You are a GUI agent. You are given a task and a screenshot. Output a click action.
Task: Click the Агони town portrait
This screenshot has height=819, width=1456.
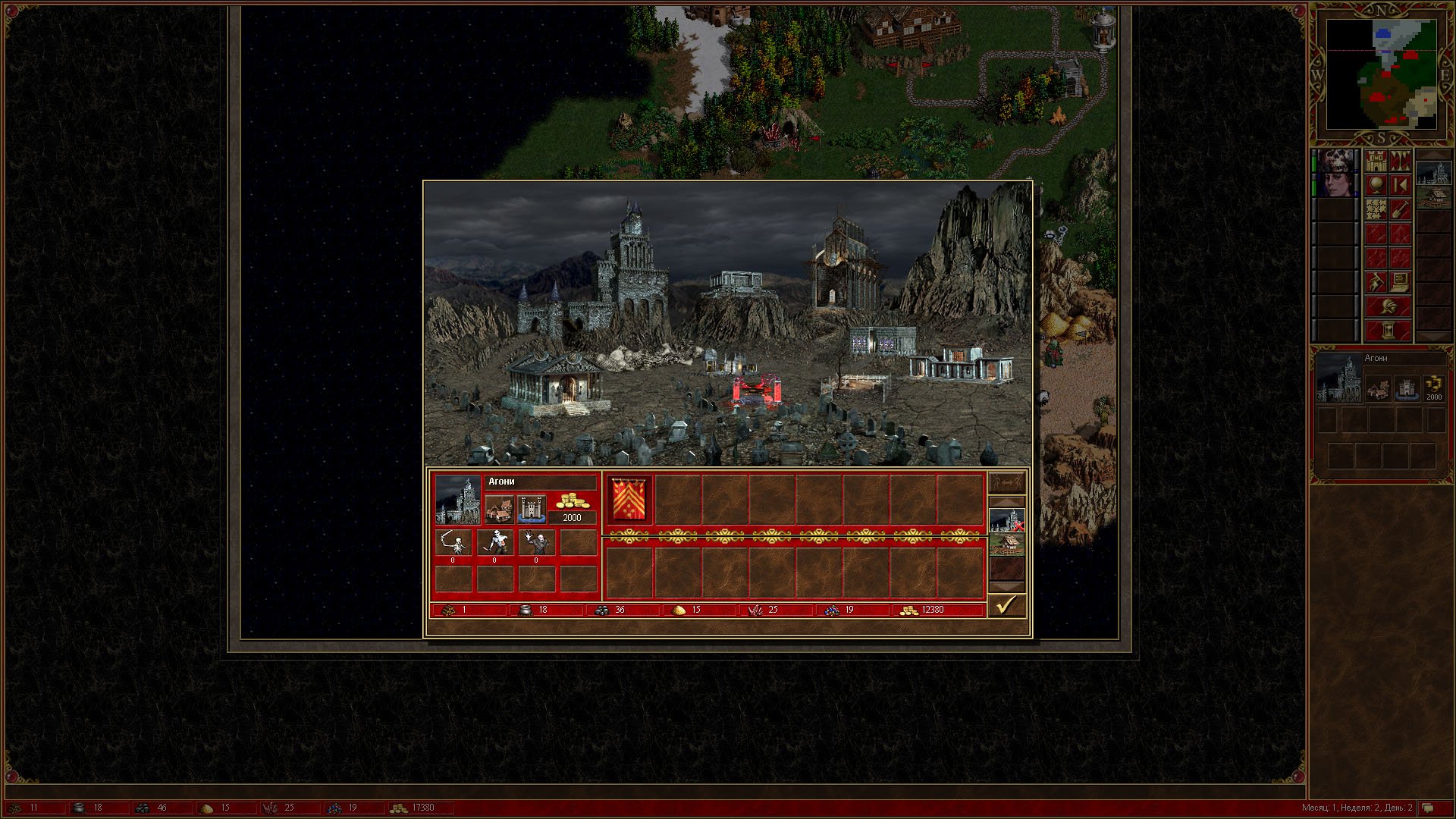click(458, 500)
